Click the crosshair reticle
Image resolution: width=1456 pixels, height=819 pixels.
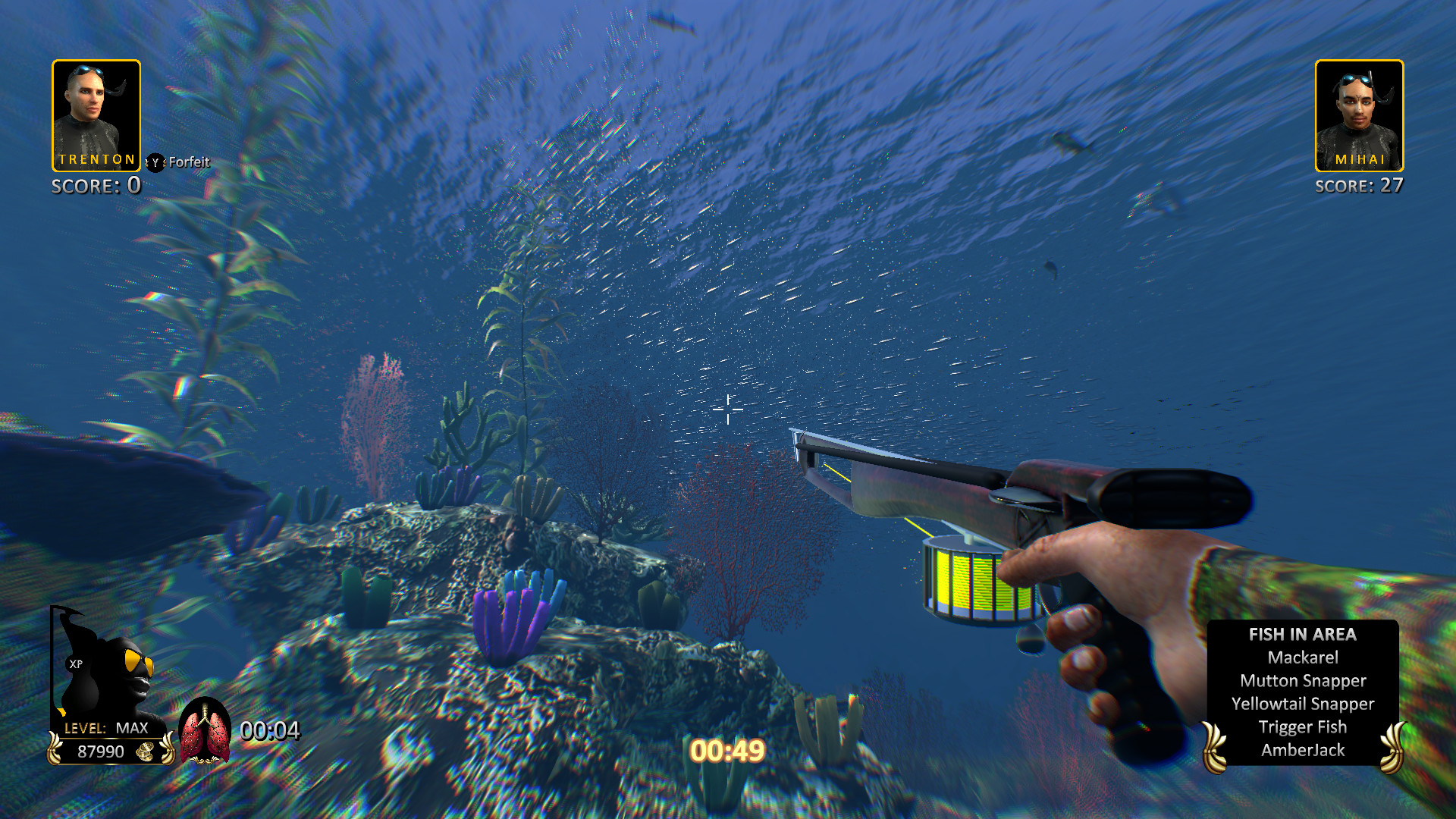(x=727, y=409)
